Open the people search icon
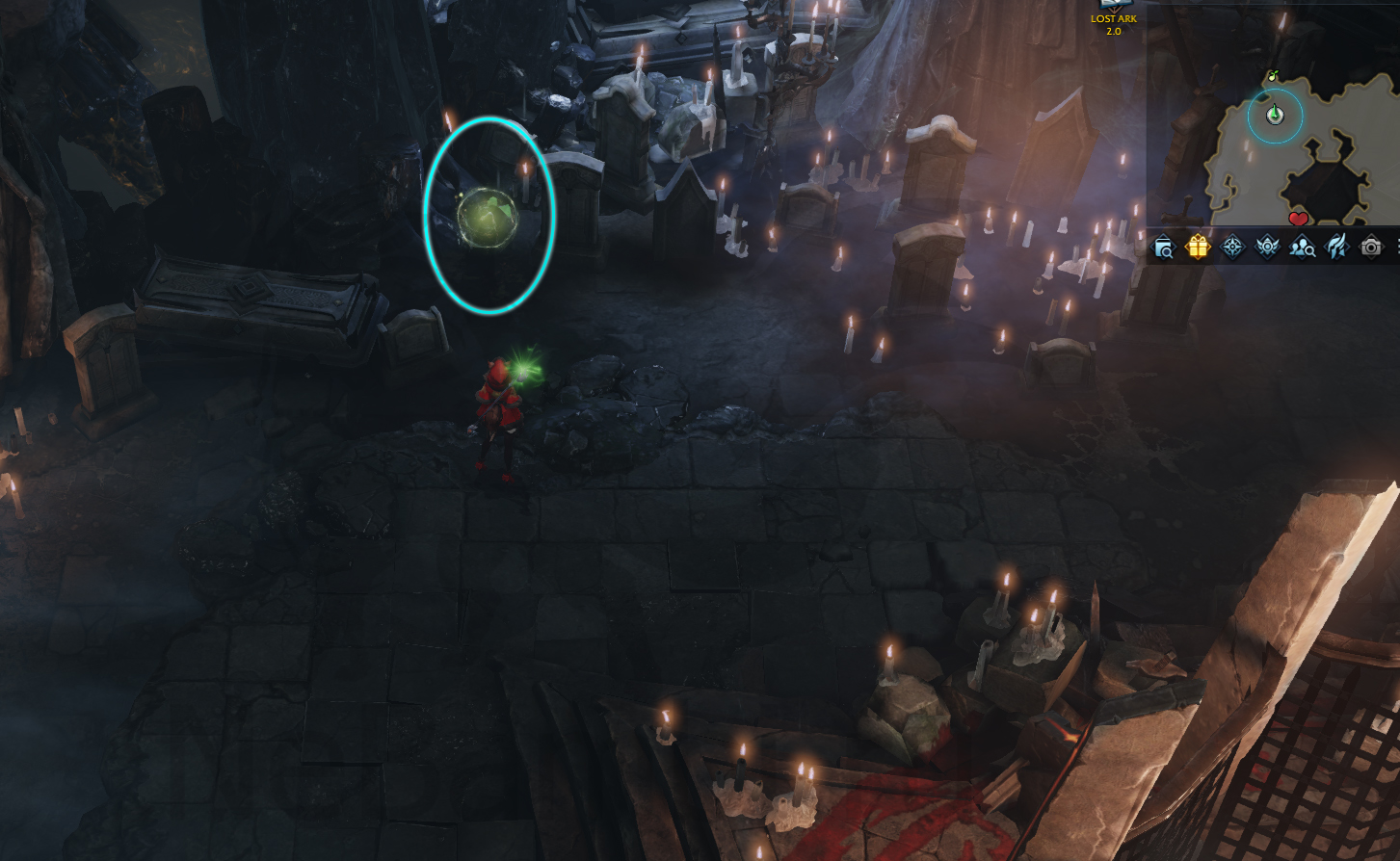This screenshot has width=1400, height=861. (1303, 248)
